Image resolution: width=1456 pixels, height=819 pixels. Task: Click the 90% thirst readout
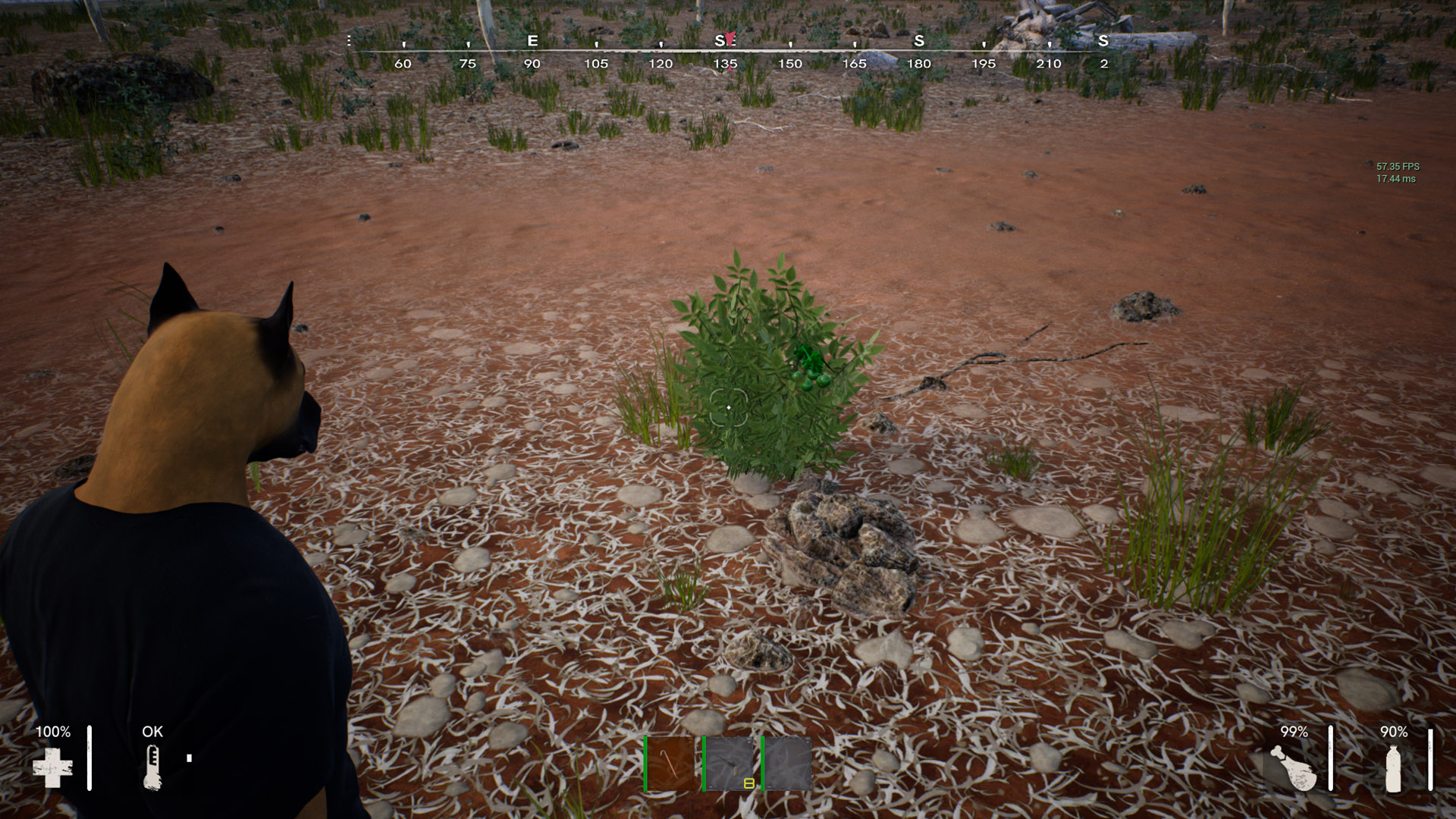[1395, 733]
